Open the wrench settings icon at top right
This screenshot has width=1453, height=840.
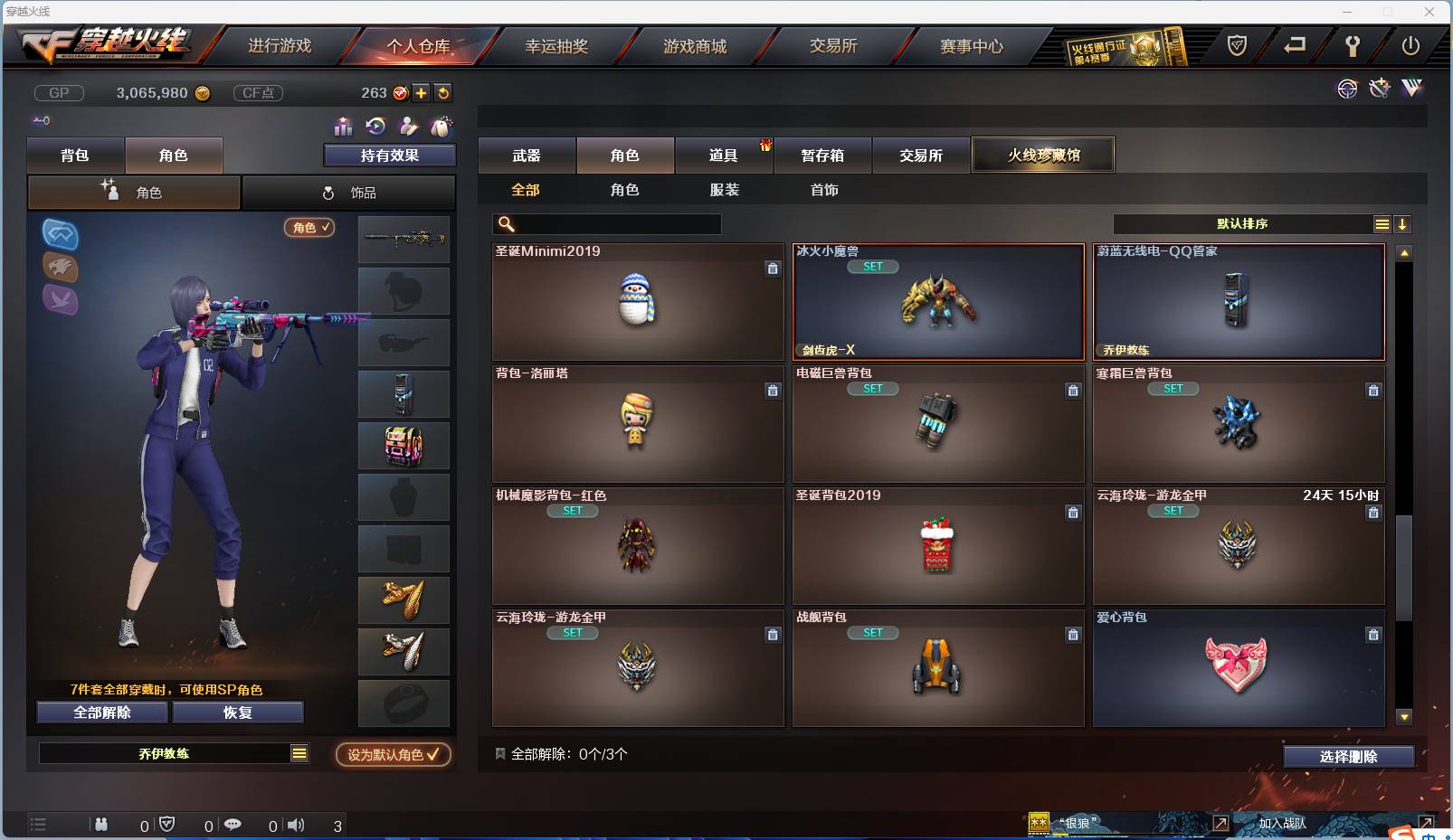tap(1352, 46)
